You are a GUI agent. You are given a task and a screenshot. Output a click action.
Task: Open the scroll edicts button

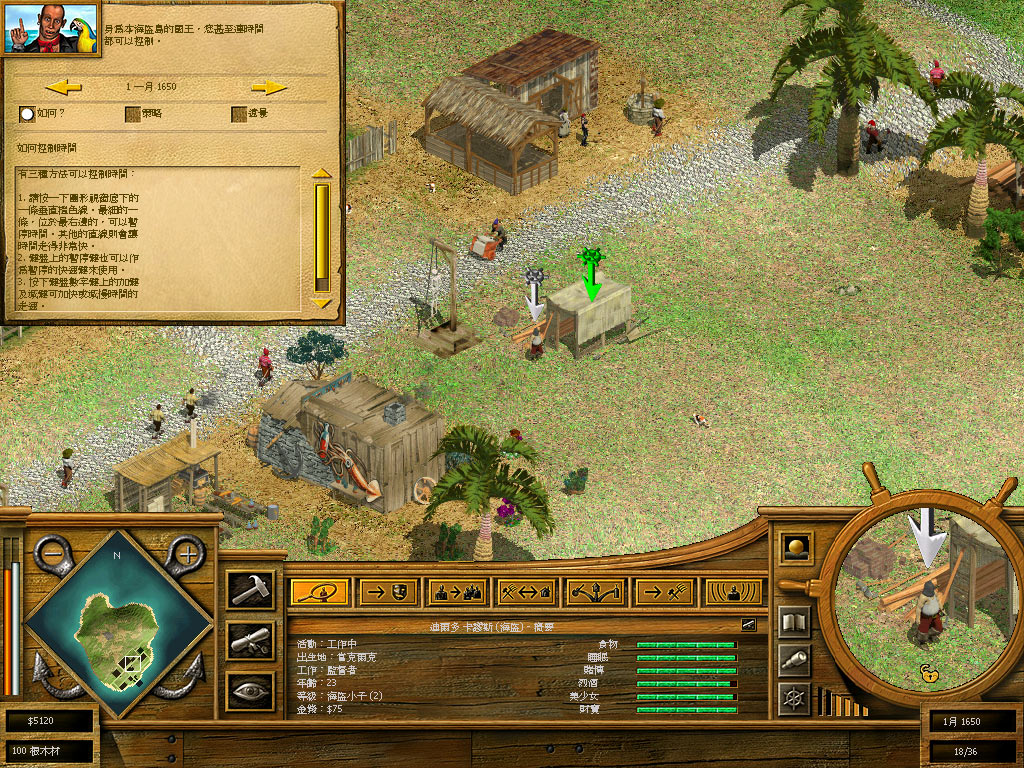pyautogui.click(x=249, y=641)
